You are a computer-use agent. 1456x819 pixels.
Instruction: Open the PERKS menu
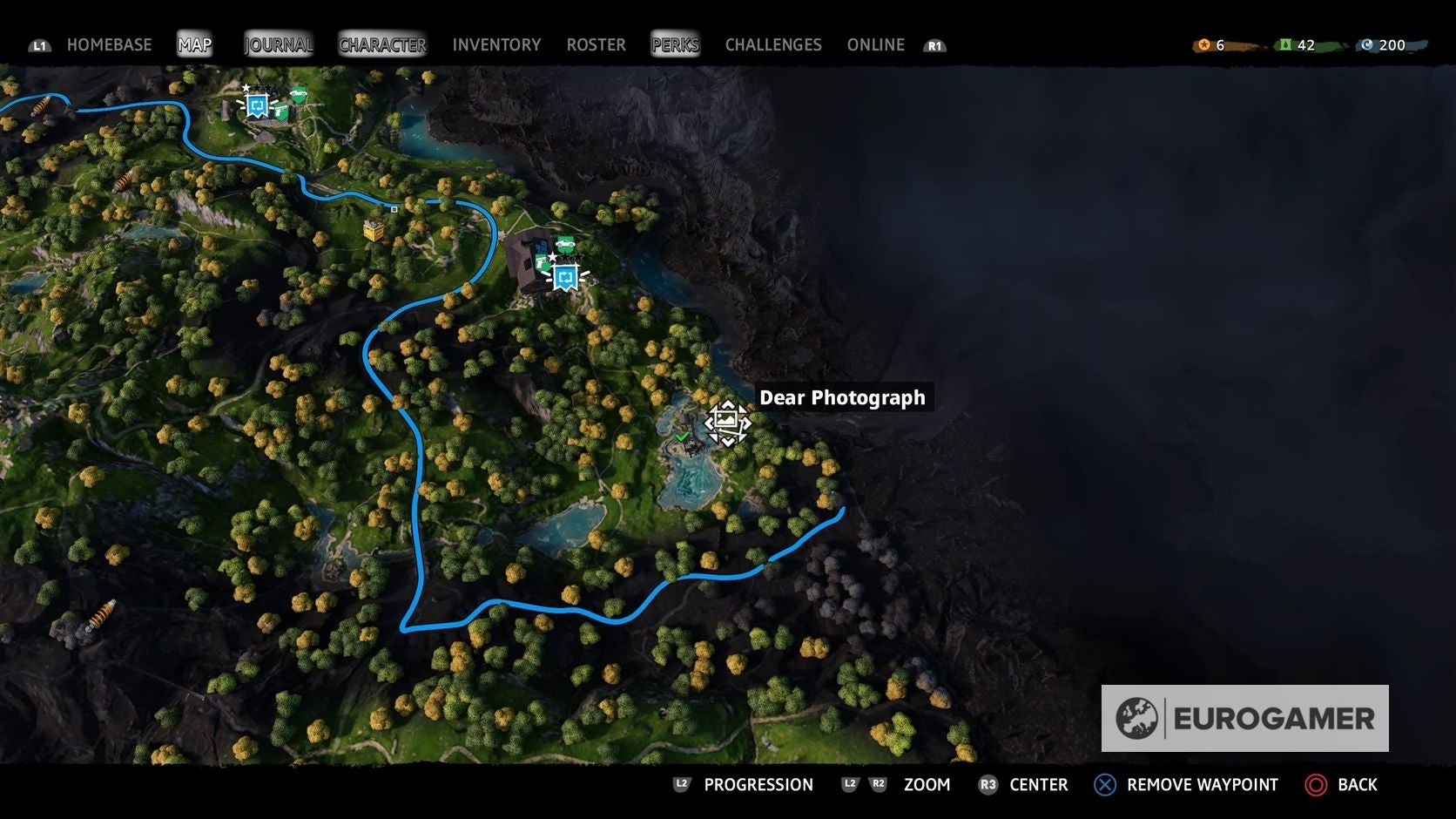click(x=675, y=44)
